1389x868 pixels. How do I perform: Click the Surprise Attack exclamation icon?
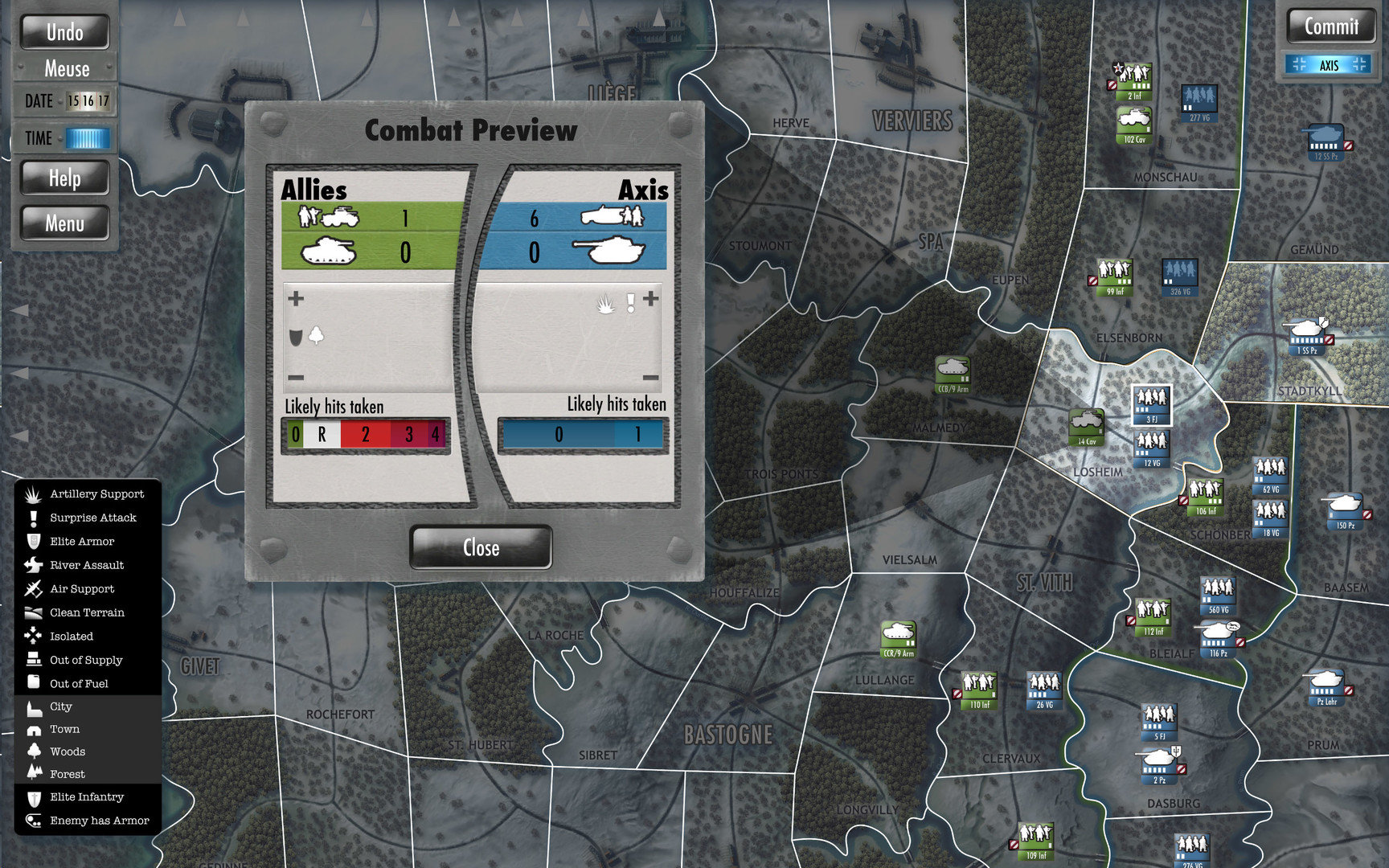tap(32, 518)
